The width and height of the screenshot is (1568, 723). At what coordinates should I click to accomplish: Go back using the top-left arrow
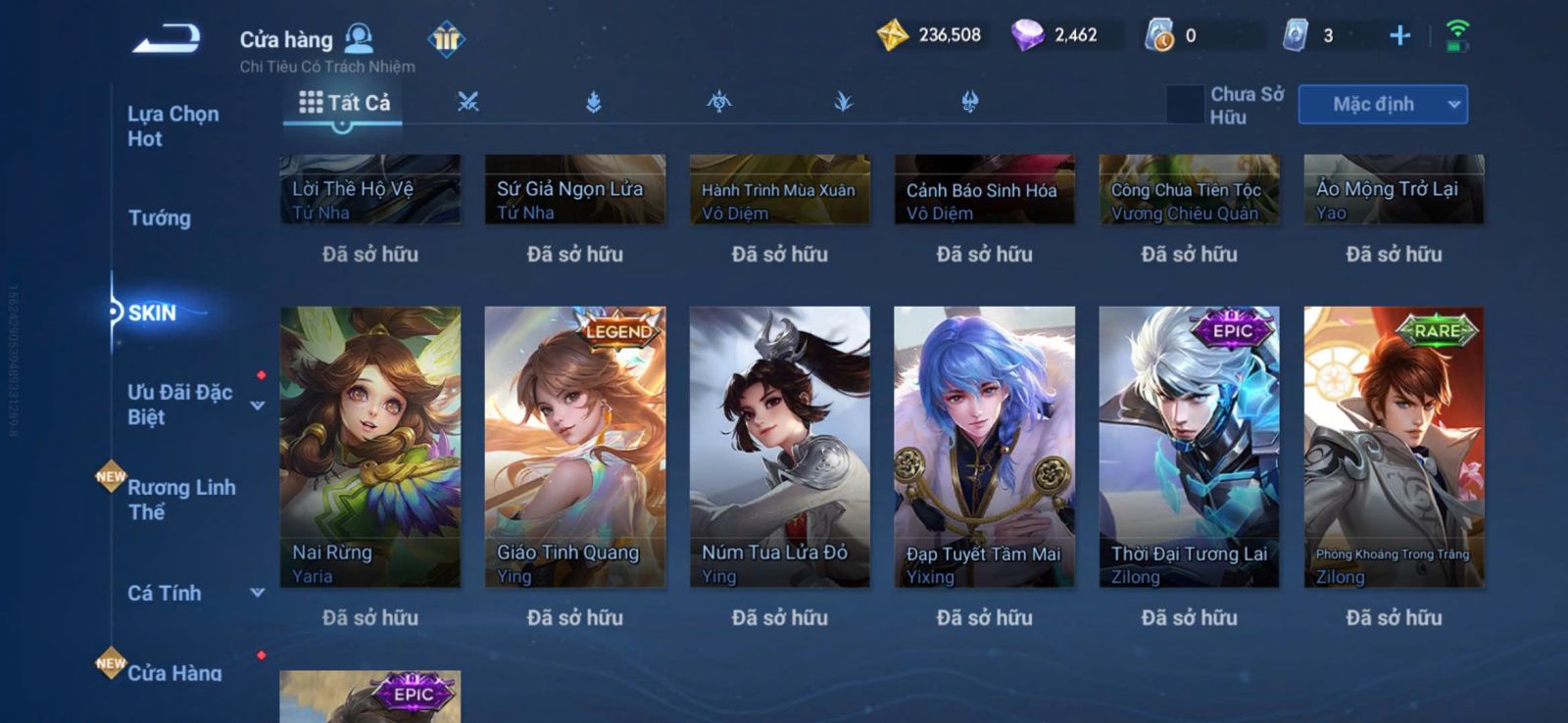point(167,39)
